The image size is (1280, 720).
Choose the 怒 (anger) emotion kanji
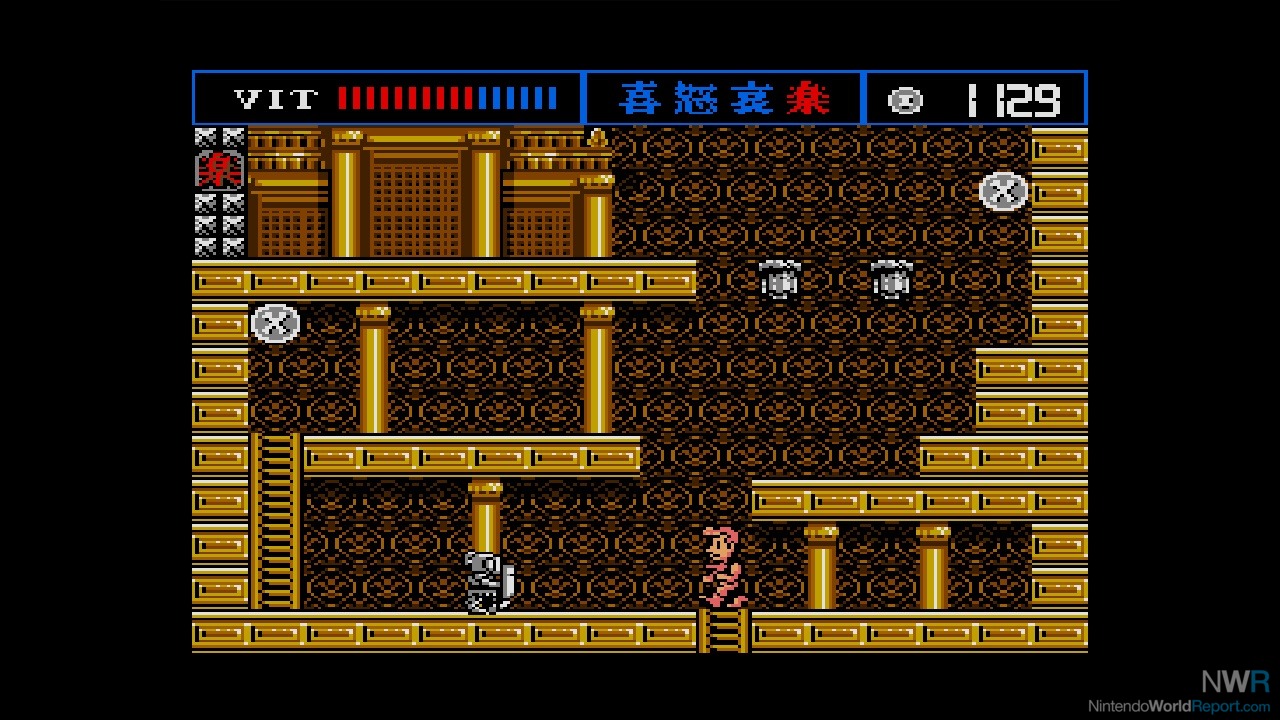pyautogui.click(x=697, y=98)
